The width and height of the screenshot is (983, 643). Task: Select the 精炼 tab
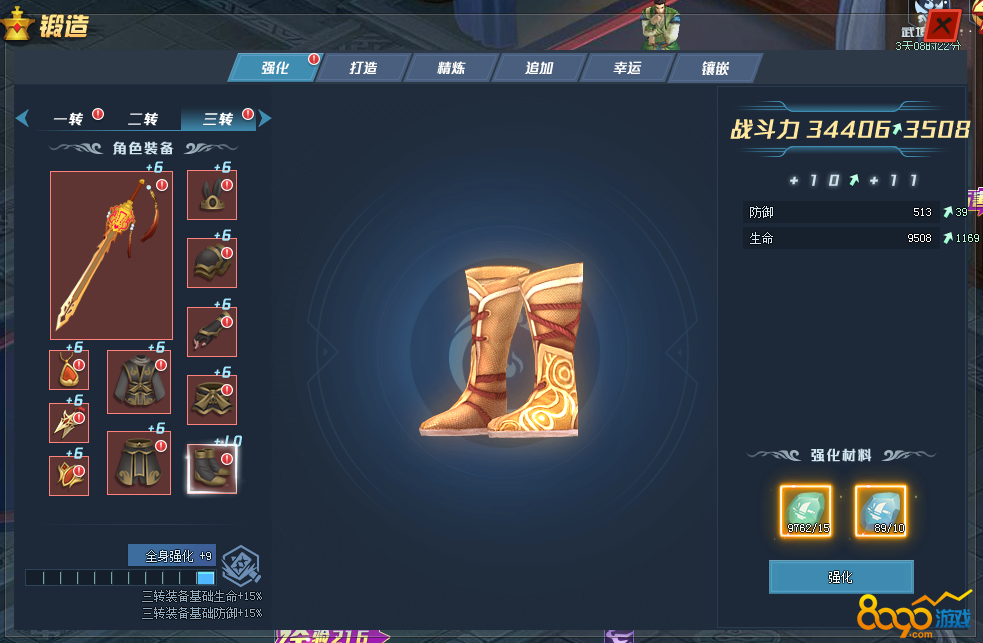(451, 68)
